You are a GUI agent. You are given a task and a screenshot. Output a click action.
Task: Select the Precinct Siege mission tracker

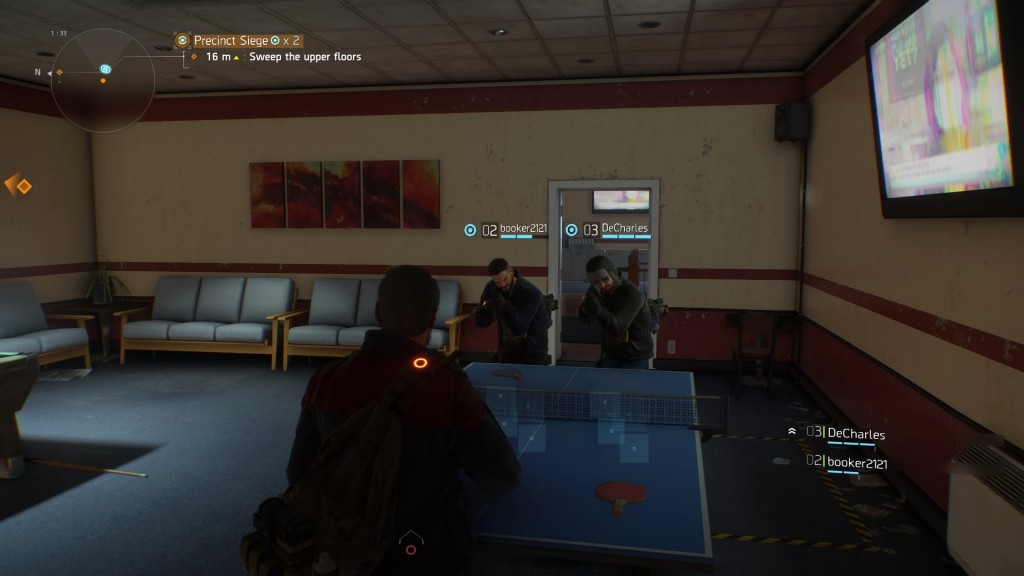click(240, 40)
